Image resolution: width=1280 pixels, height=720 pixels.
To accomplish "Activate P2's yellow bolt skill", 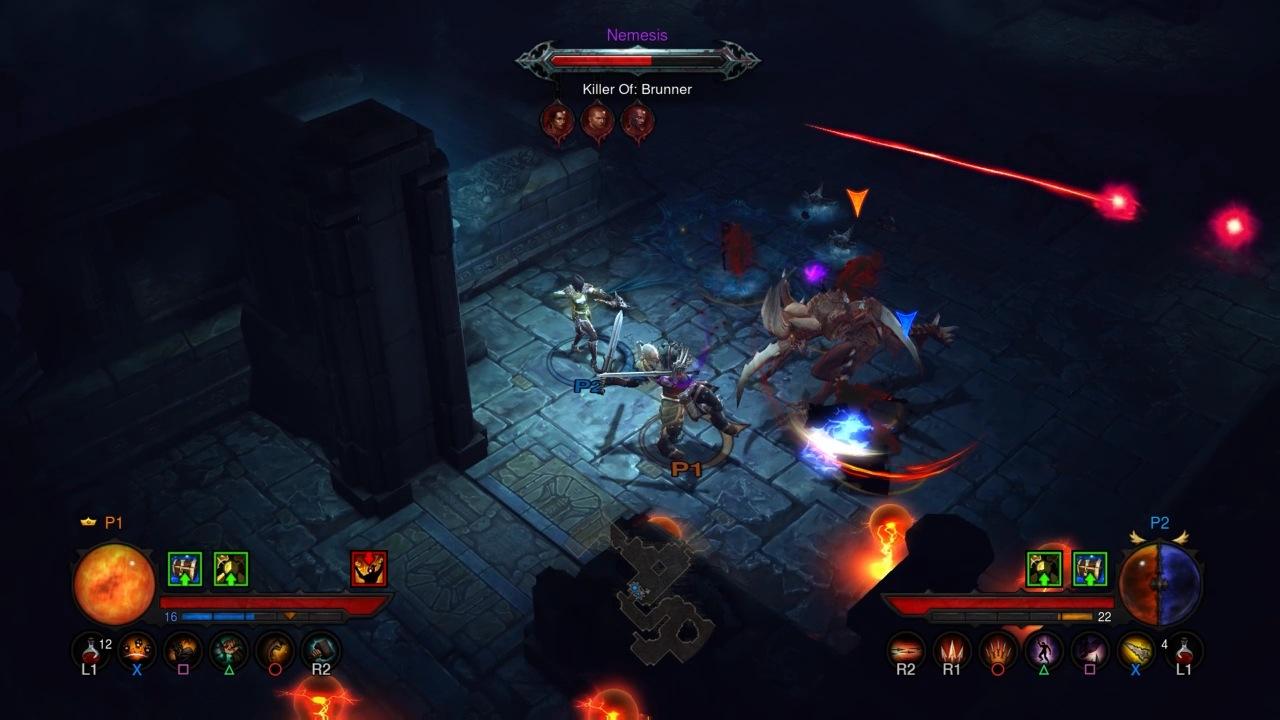I will 1136,651.
